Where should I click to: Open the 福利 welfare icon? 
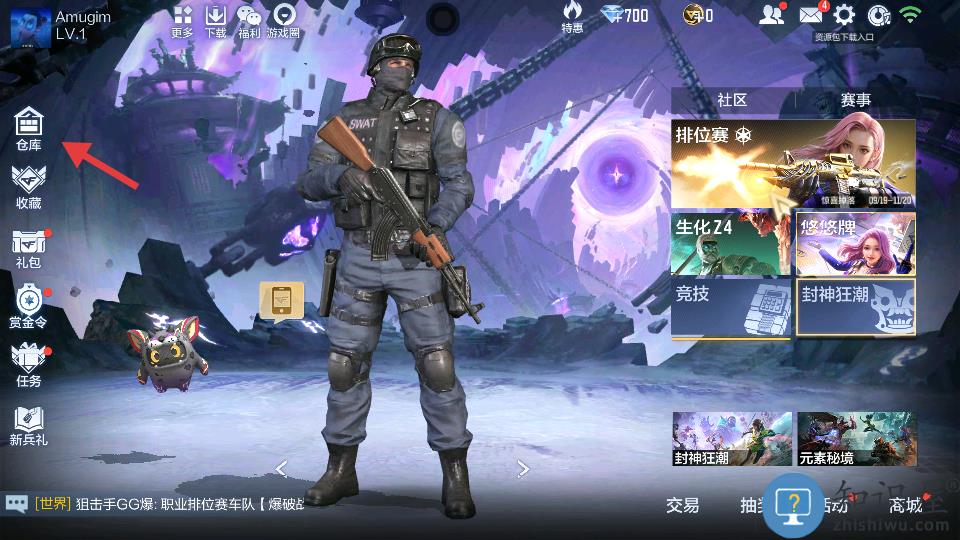249,20
